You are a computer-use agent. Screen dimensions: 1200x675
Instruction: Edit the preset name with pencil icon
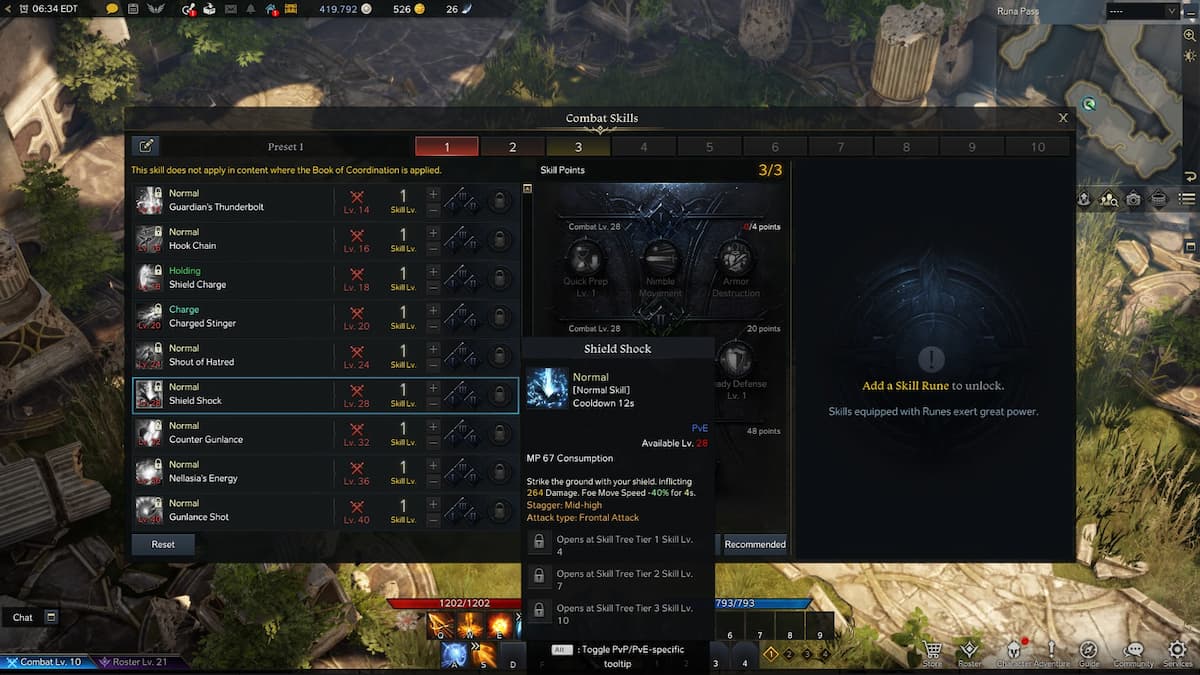146,147
